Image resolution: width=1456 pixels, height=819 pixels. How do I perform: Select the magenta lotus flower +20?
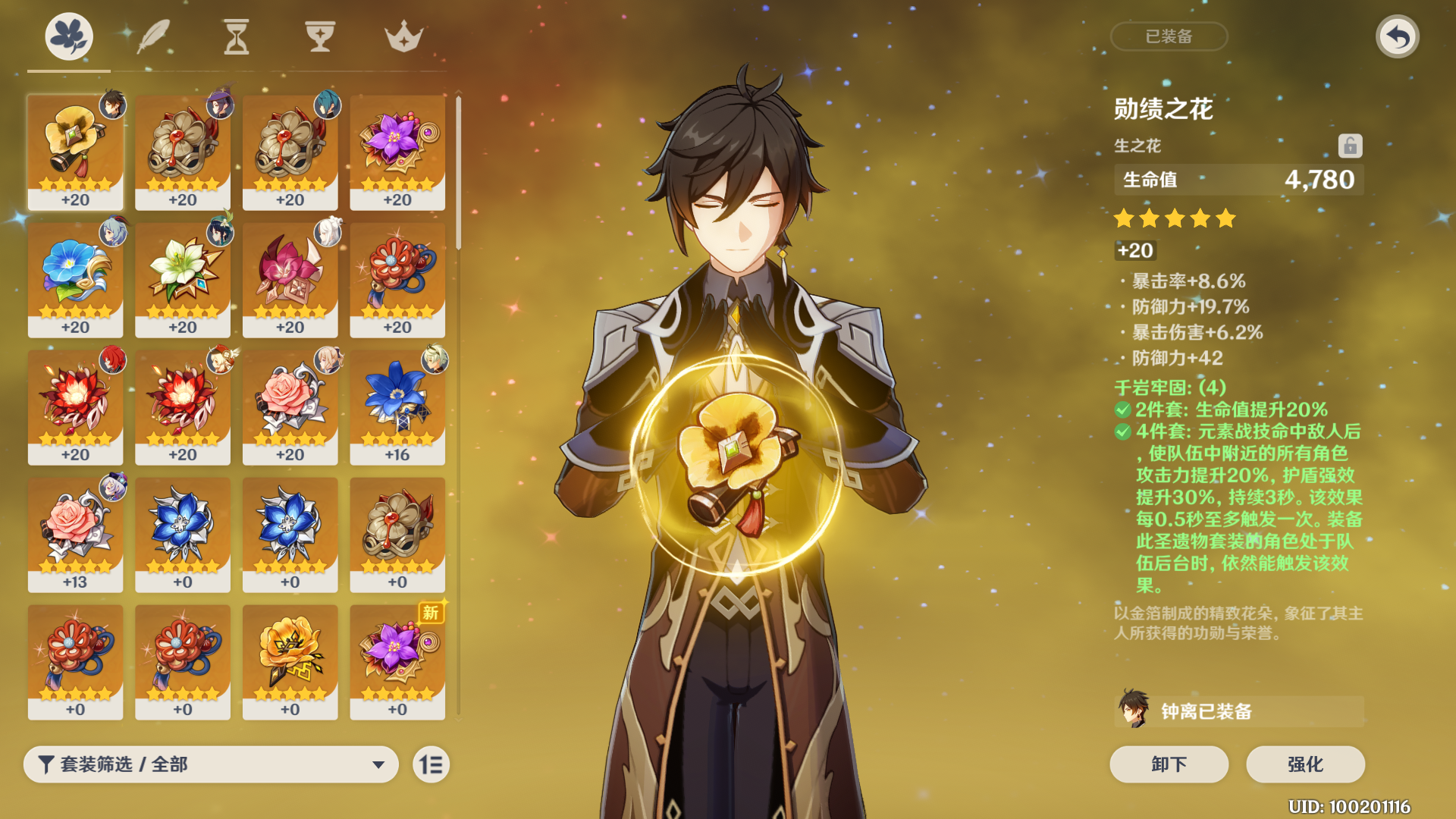(290, 279)
